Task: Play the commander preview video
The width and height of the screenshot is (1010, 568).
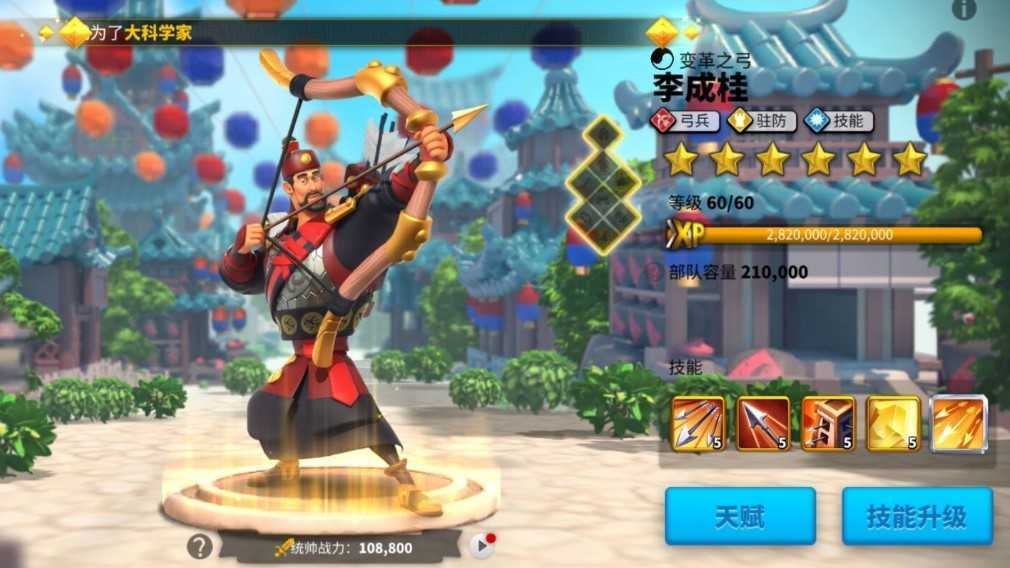Action: [x=482, y=545]
